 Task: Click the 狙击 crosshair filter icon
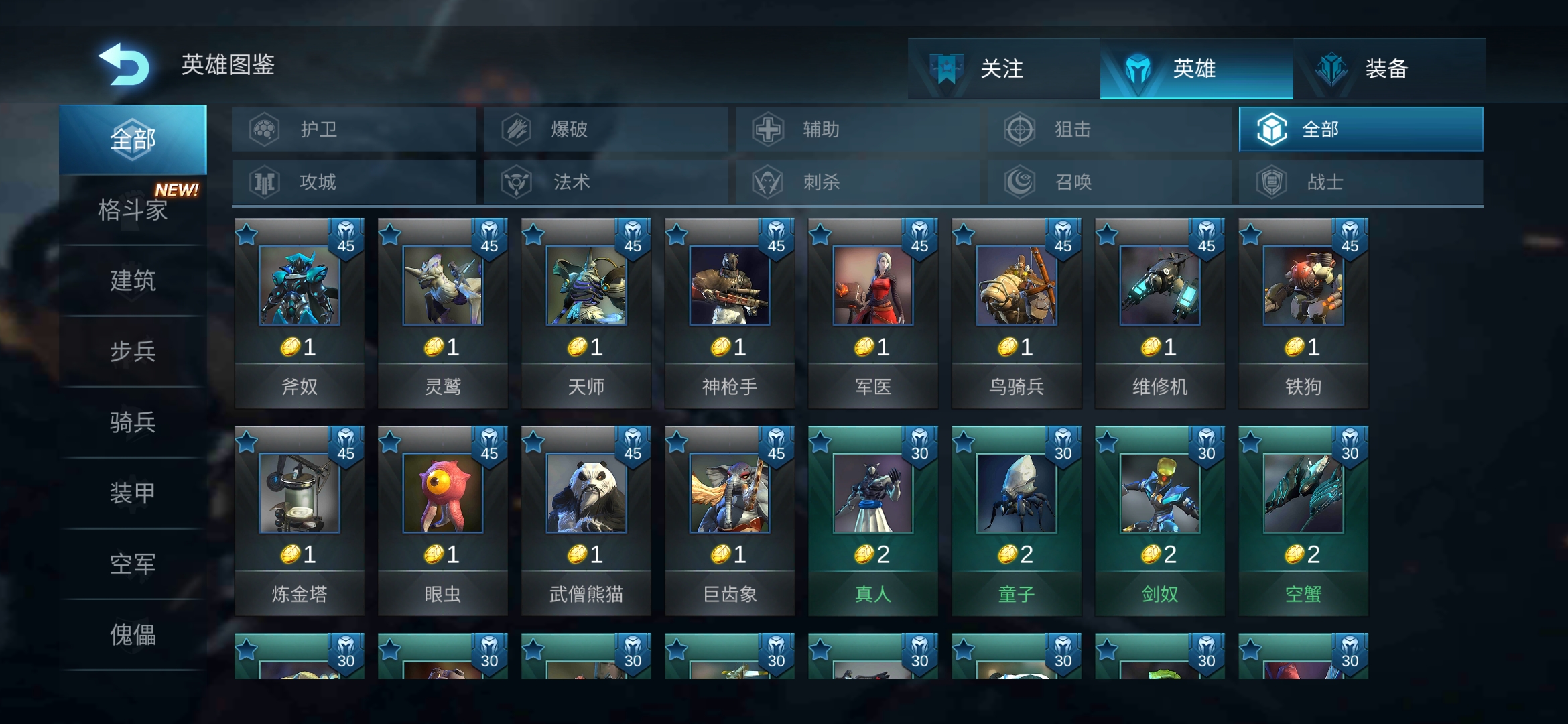click(1018, 129)
